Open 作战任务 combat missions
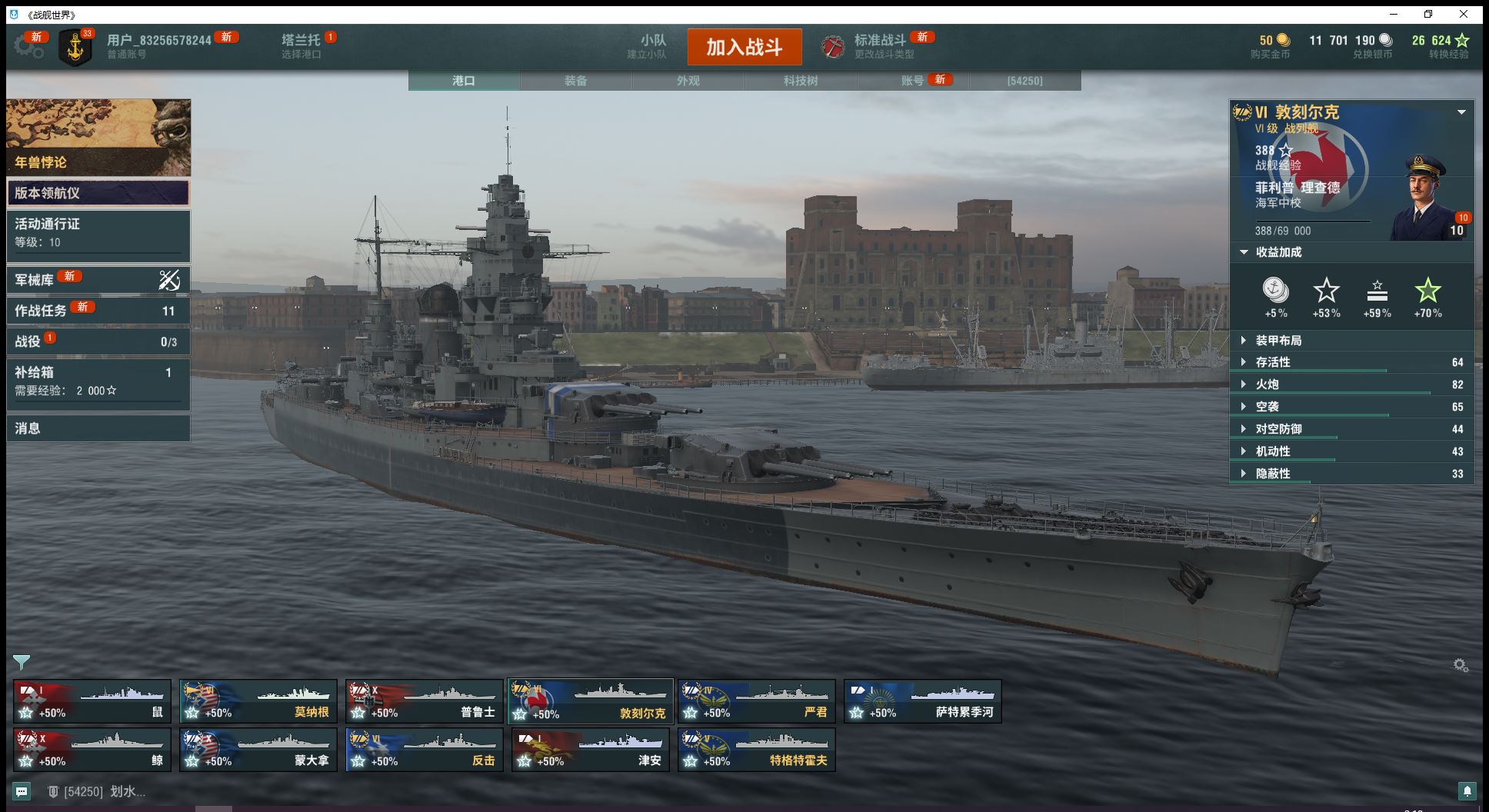 (98, 310)
